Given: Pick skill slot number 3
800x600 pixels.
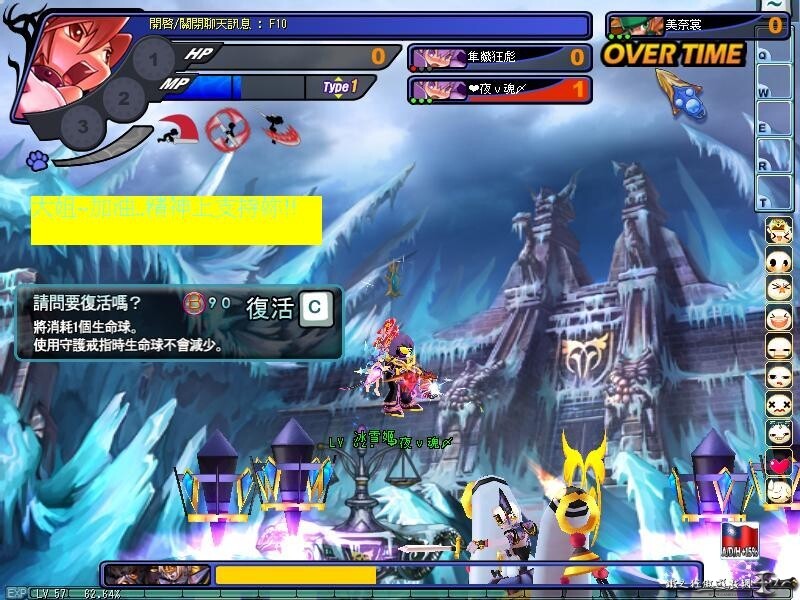Looking at the screenshot, I should pos(83,127).
